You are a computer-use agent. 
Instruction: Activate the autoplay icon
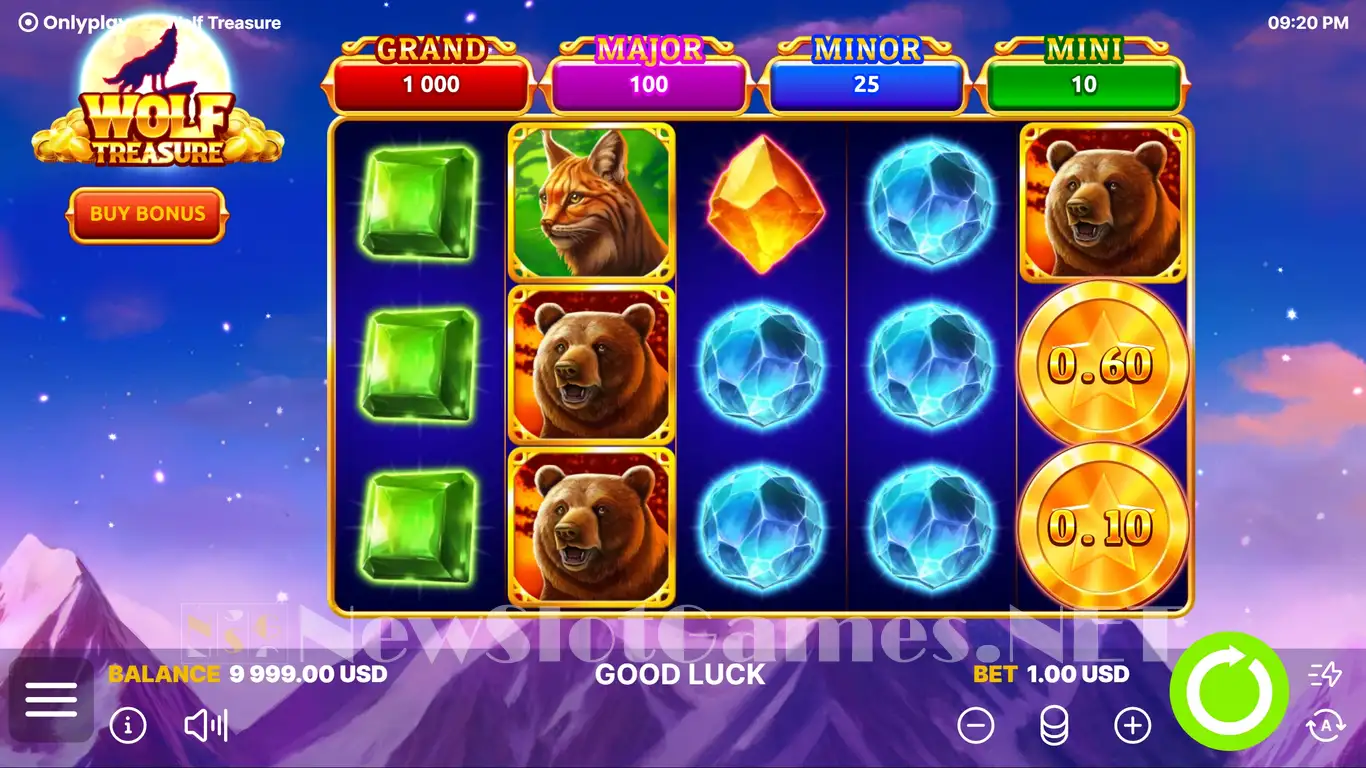(1325, 725)
